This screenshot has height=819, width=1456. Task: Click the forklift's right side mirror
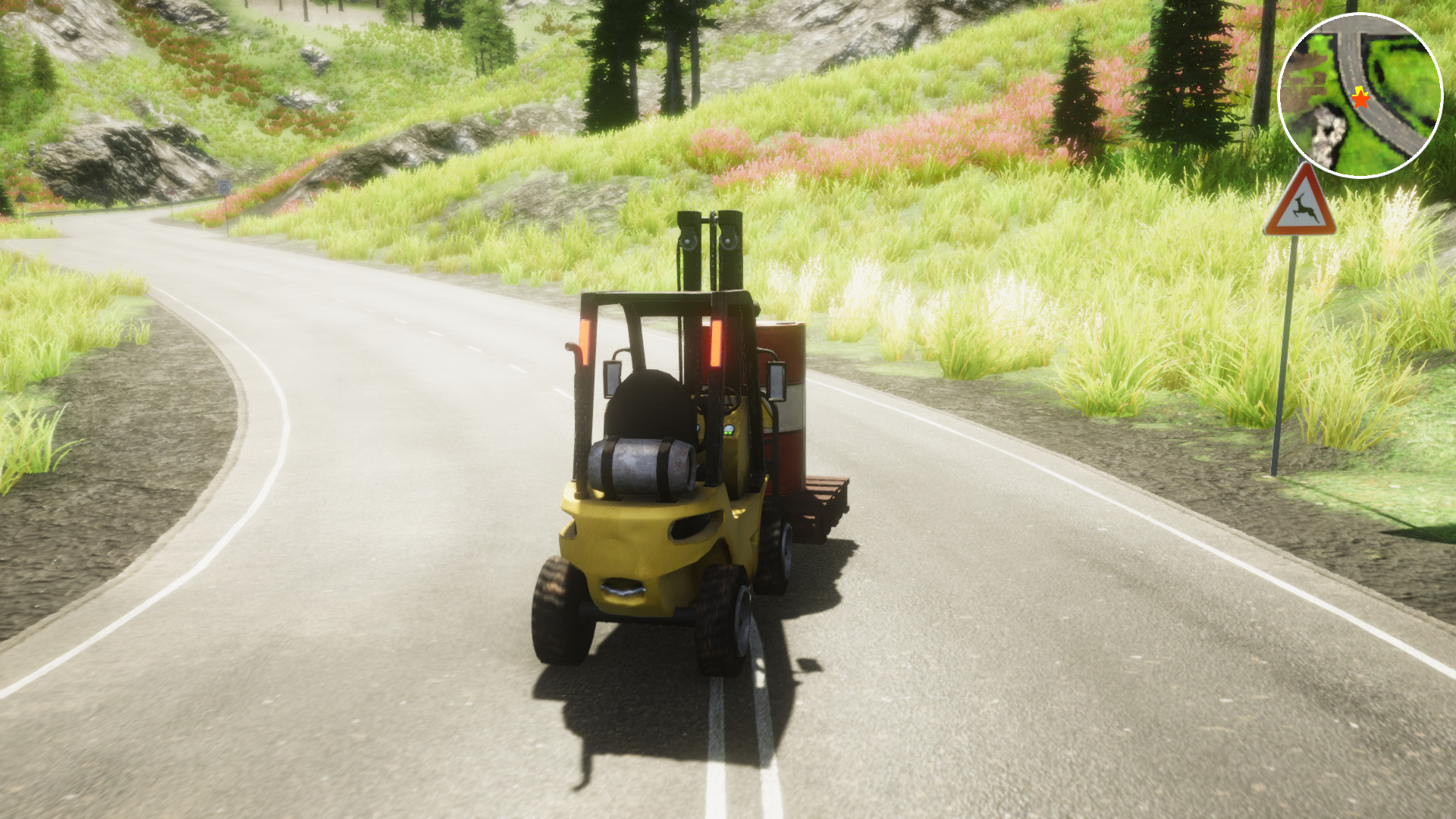(776, 381)
